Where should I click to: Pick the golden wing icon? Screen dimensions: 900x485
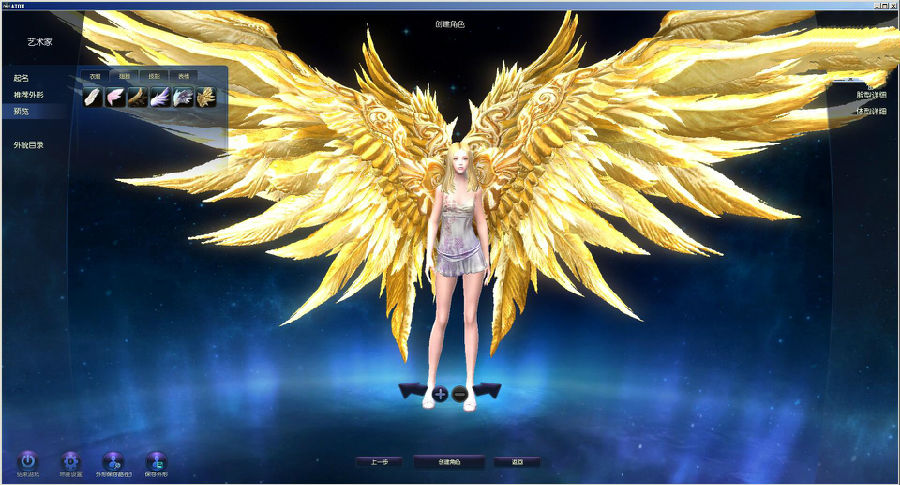click(205, 97)
